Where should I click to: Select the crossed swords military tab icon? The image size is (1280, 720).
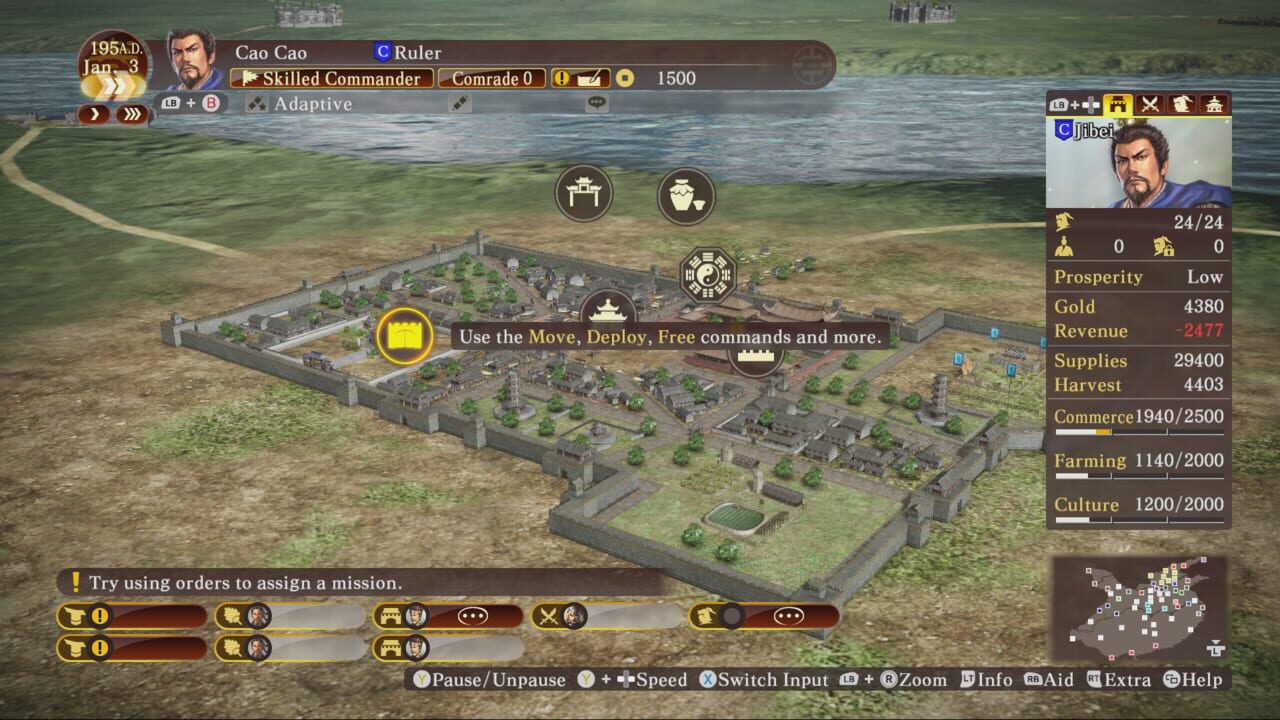click(x=1149, y=102)
